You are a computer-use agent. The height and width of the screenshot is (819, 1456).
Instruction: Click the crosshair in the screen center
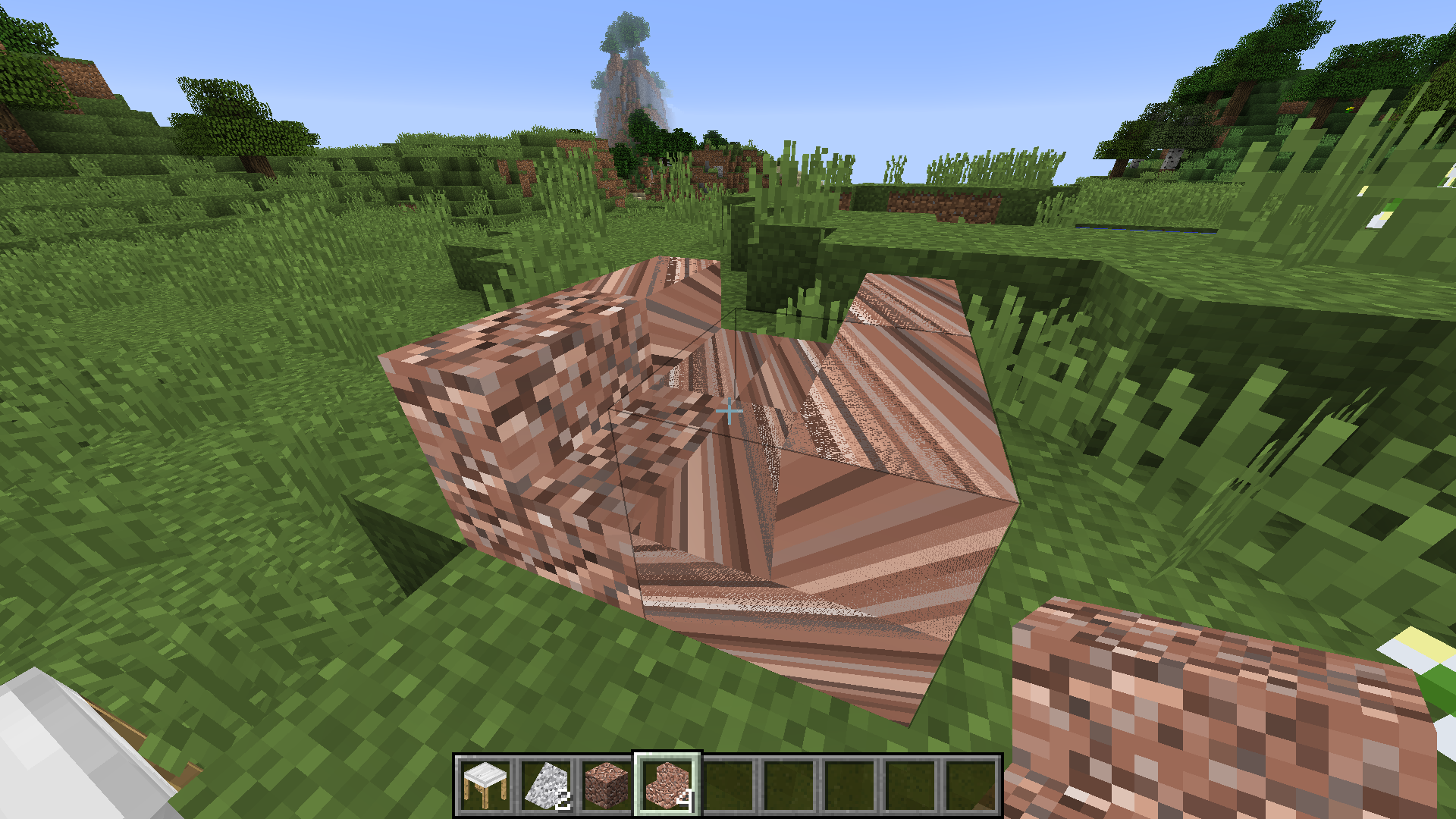click(728, 409)
